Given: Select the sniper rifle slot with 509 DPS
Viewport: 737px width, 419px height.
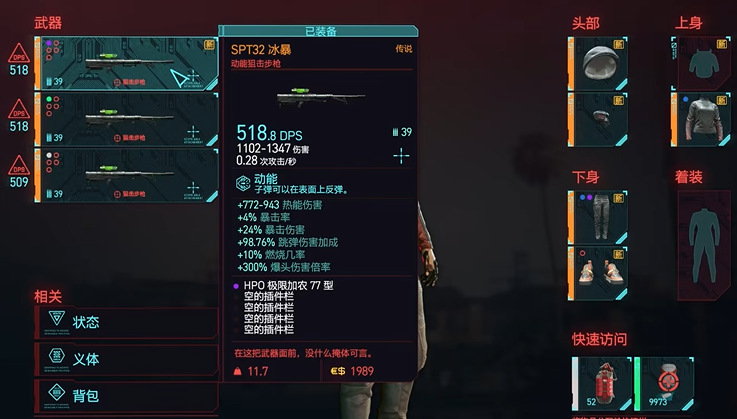Looking at the screenshot, I should [126, 174].
